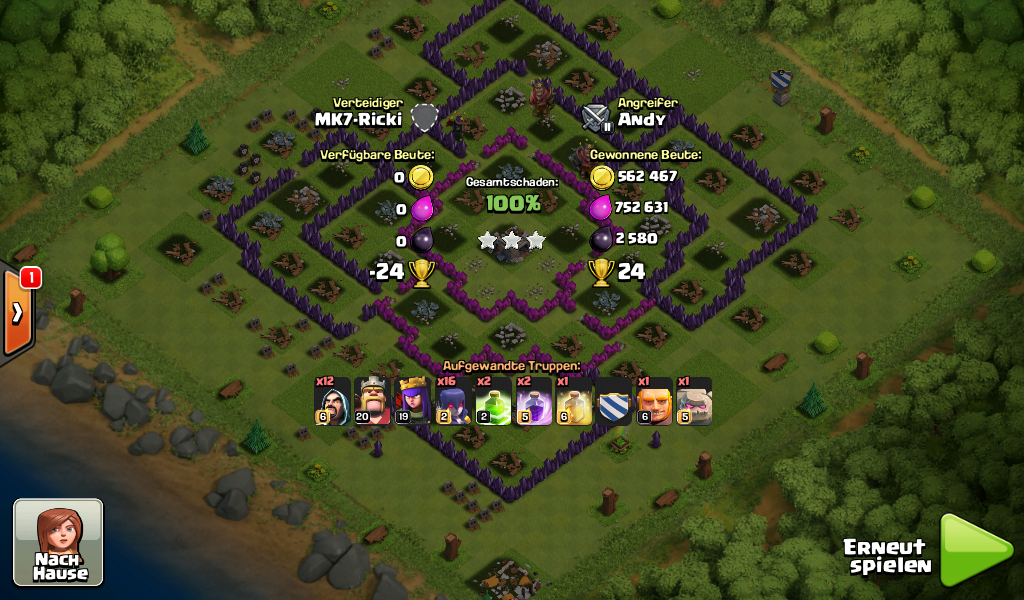Select the clan castle shield card

[x=614, y=402]
